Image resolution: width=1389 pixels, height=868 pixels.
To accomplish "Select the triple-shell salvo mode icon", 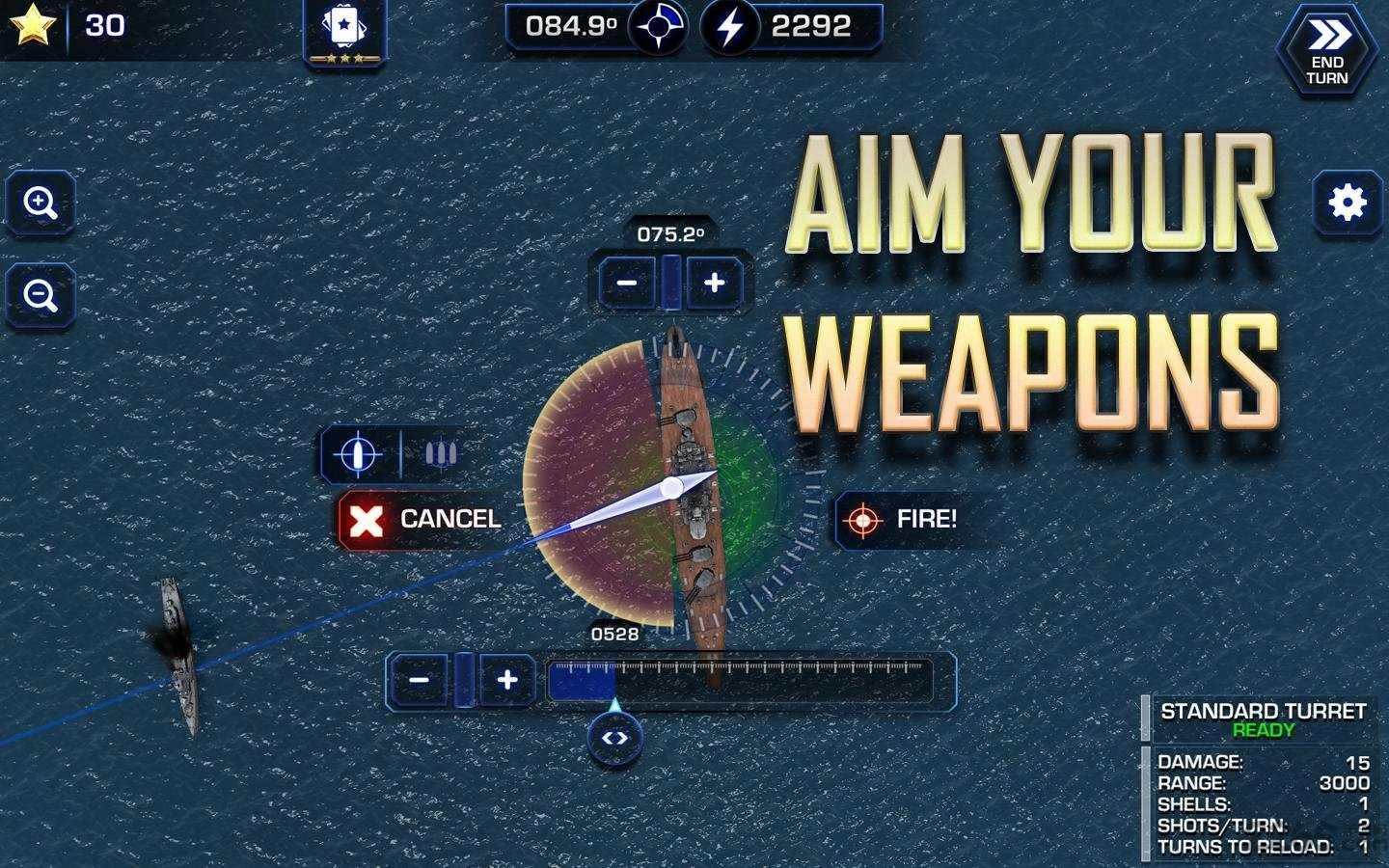I will 440,454.
